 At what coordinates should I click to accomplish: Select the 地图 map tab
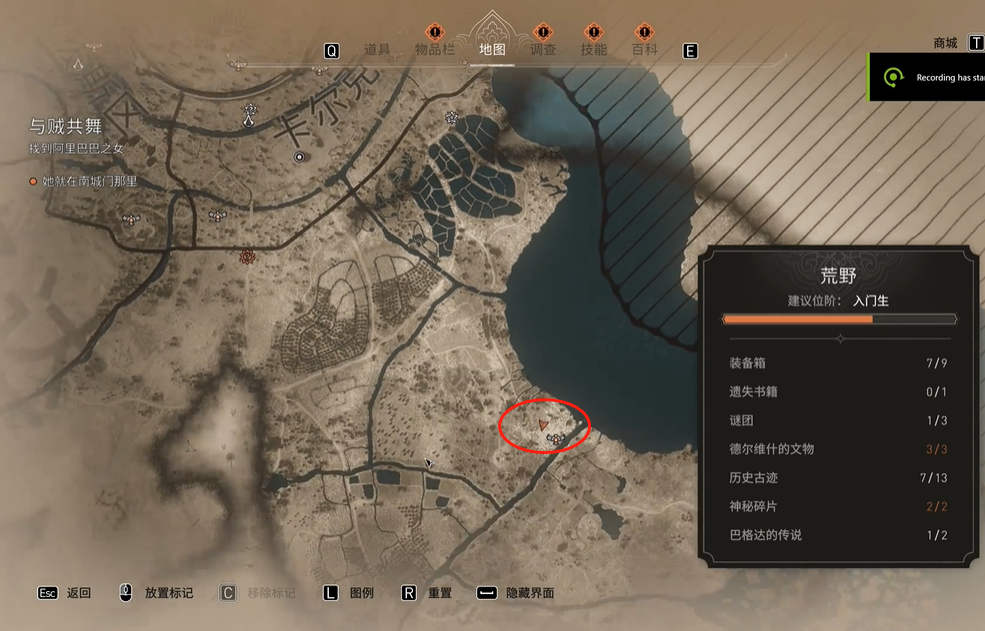pos(492,50)
